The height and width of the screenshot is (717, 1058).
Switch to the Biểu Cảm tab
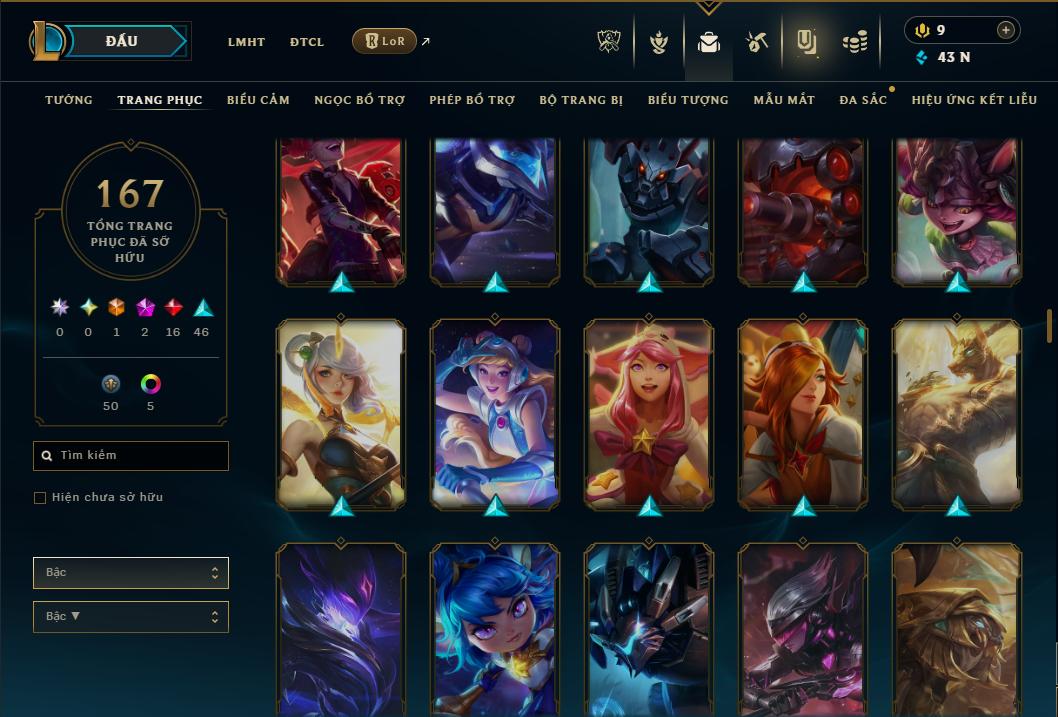pyautogui.click(x=258, y=100)
